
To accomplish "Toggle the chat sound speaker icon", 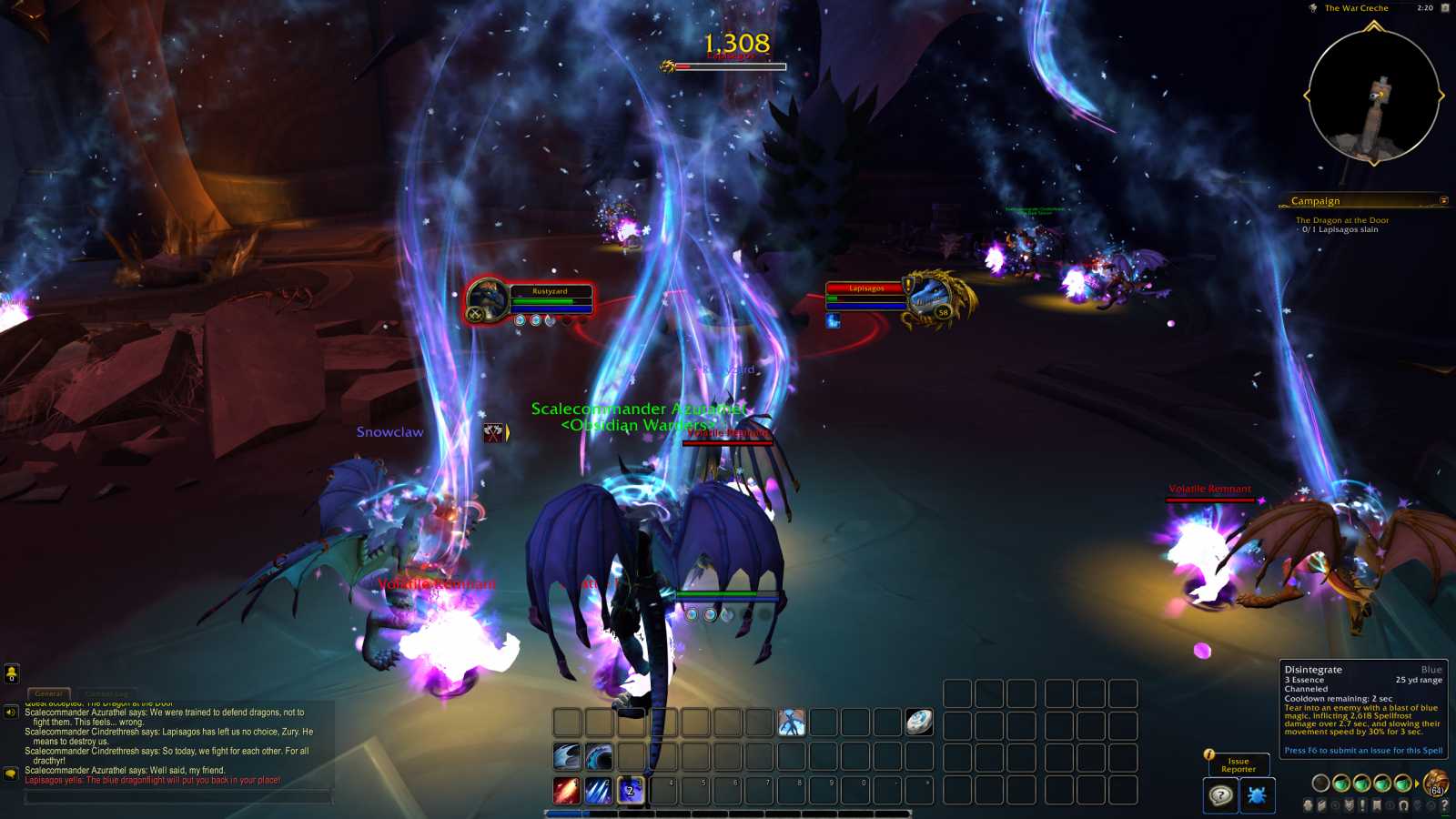I will [x=11, y=713].
